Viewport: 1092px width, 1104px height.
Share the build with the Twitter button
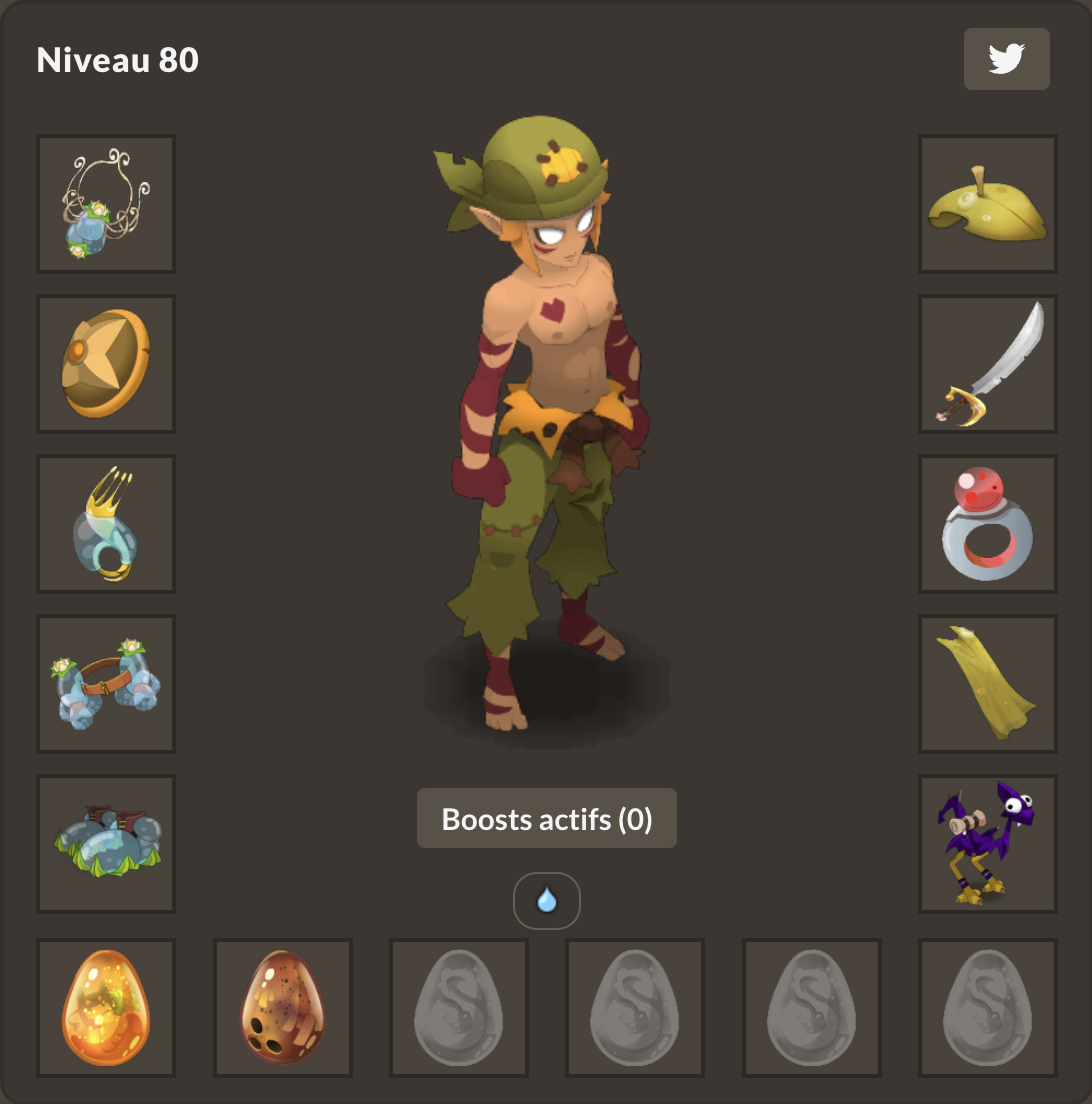[x=1006, y=59]
